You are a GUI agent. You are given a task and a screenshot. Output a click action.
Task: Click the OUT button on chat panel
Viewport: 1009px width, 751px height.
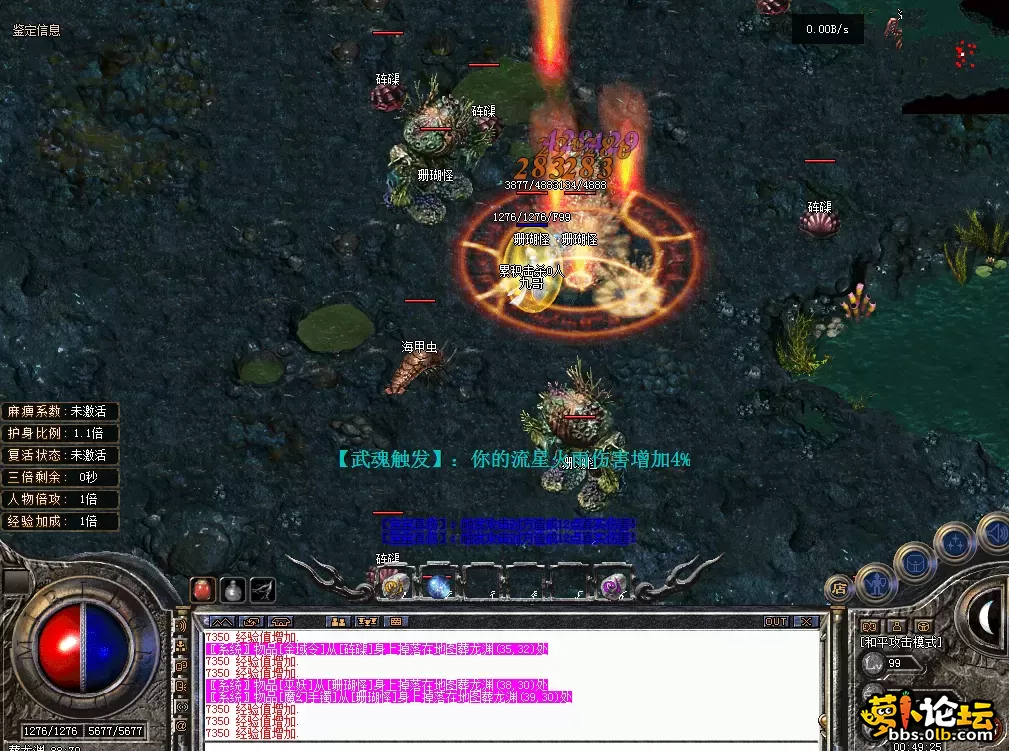coord(776,621)
